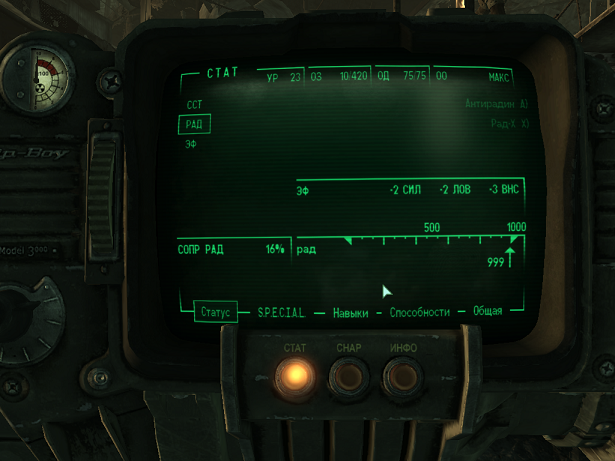Show the Навыки skills tab
The image size is (615, 461).
click(350, 312)
